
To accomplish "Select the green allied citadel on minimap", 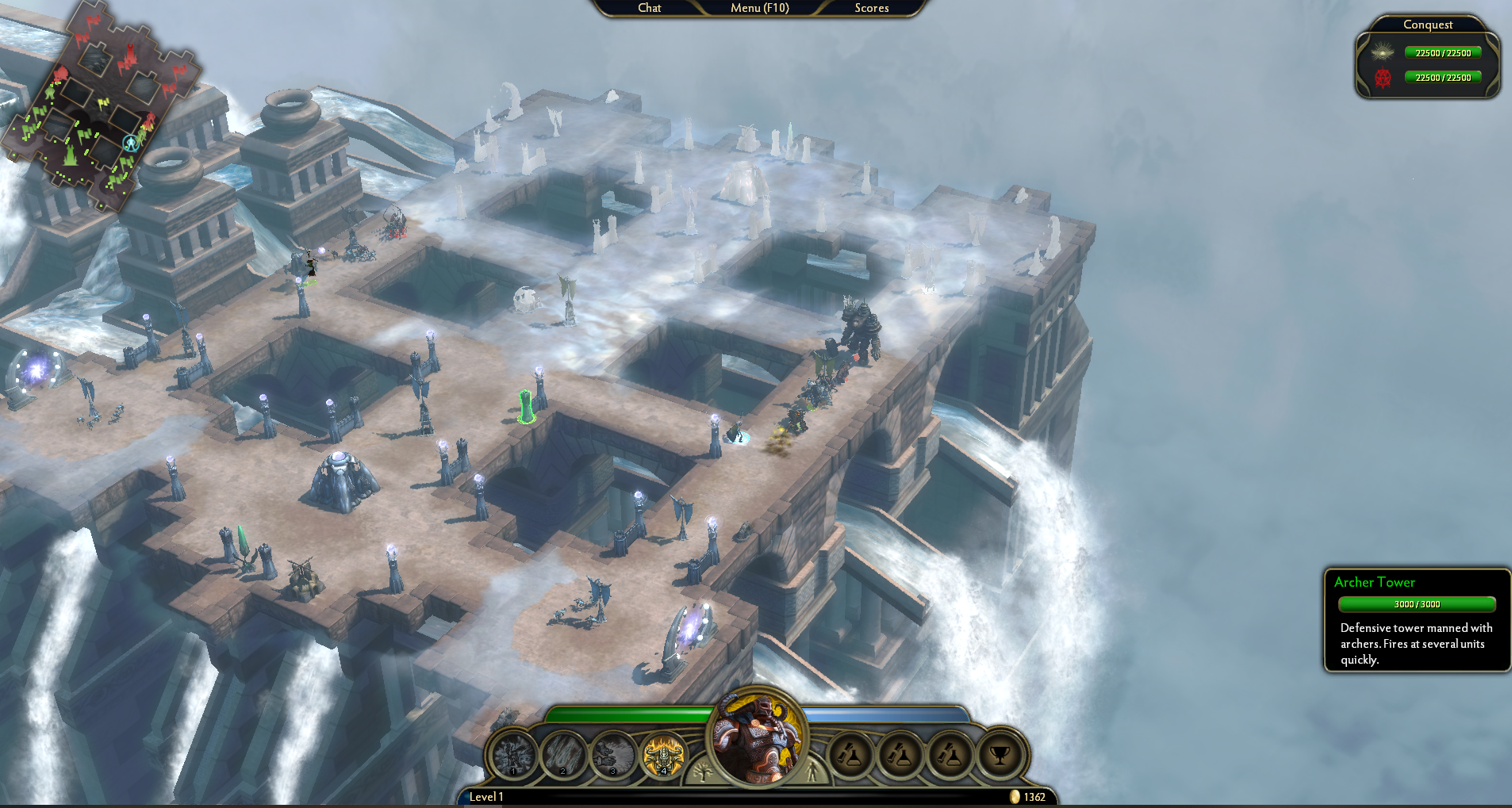I will click(71, 154).
